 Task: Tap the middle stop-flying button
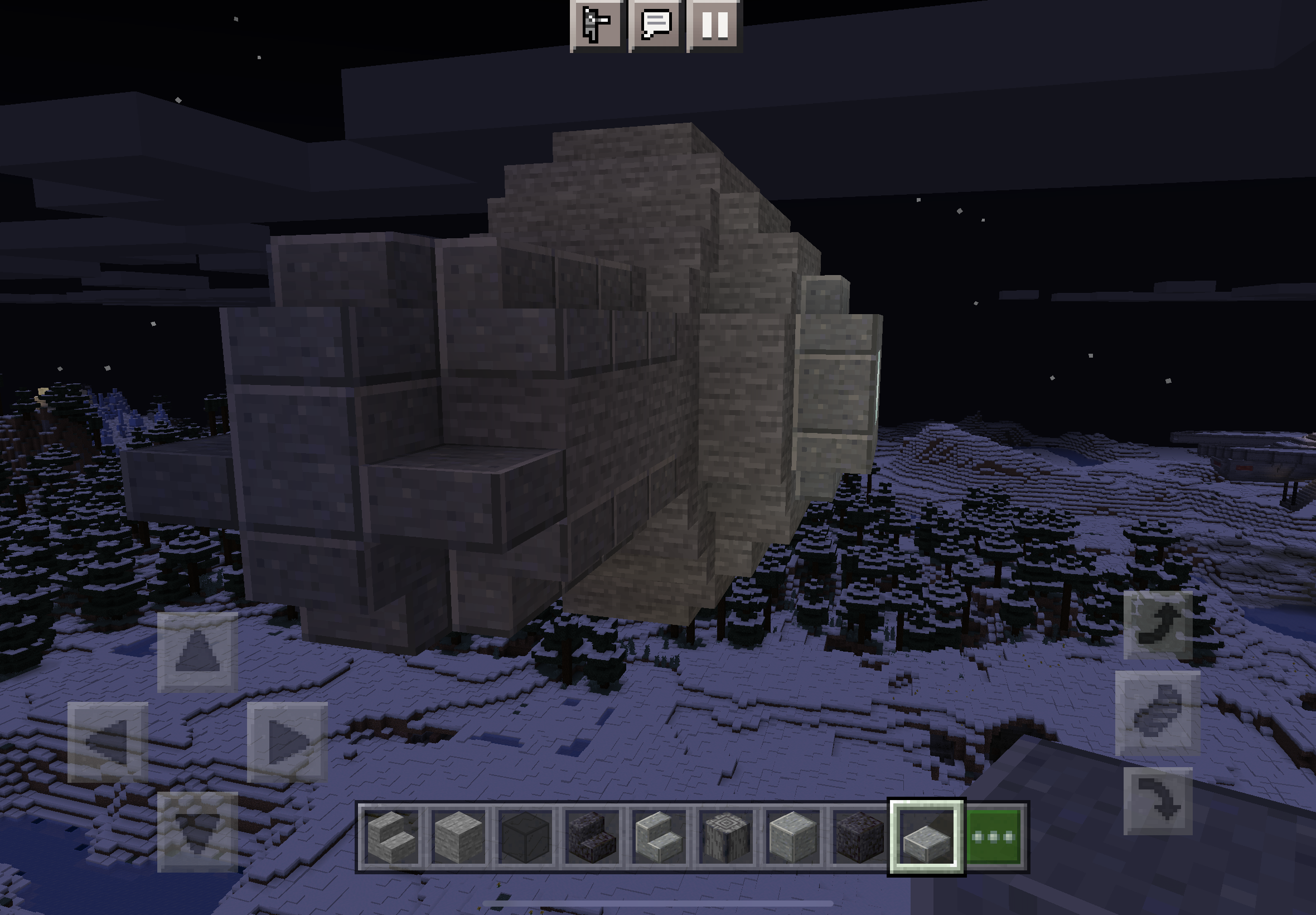1158,713
